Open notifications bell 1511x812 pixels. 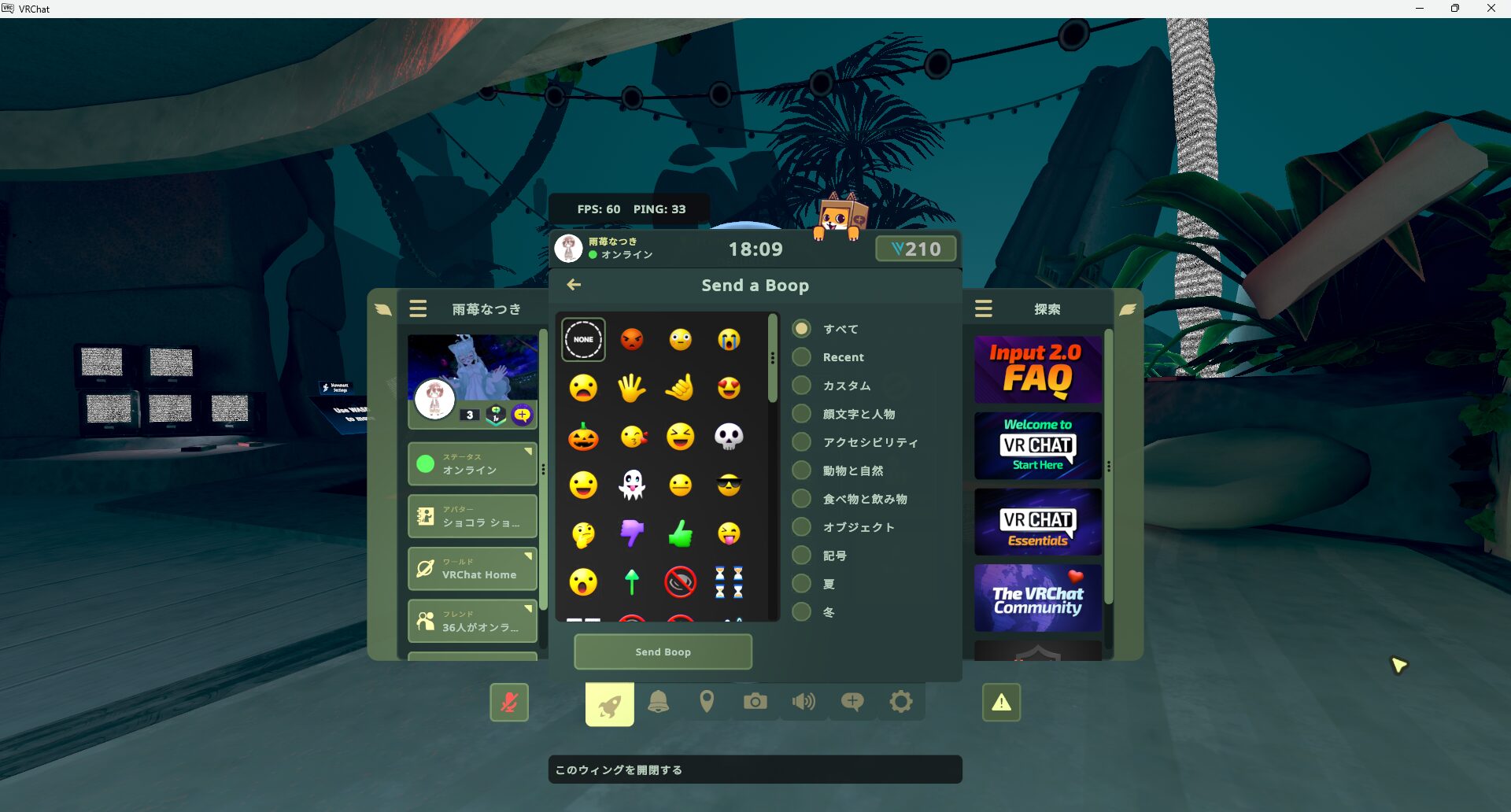(659, 702)
